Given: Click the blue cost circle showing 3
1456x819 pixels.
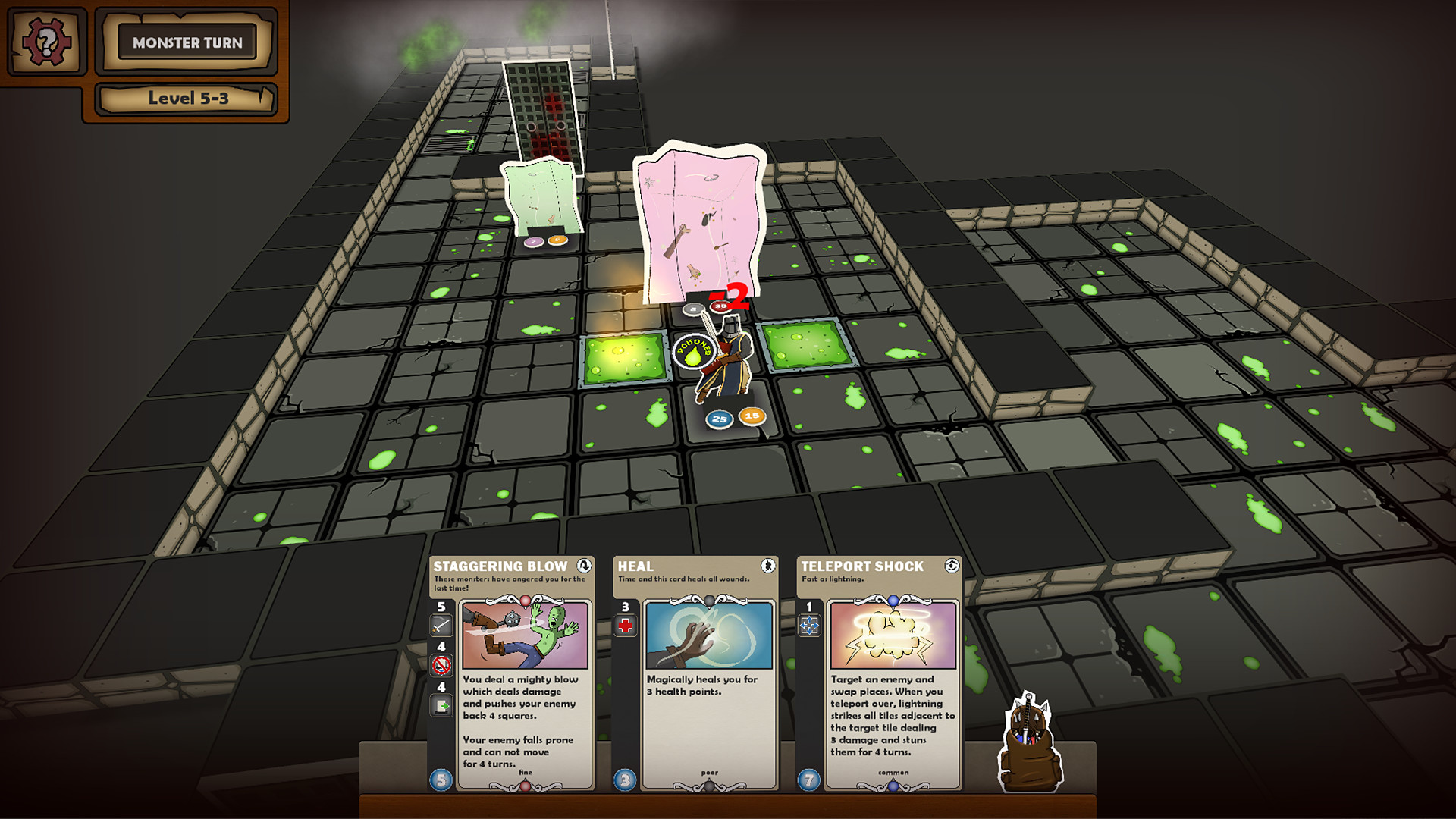Looking at the screenshot, I should (623, 780).
